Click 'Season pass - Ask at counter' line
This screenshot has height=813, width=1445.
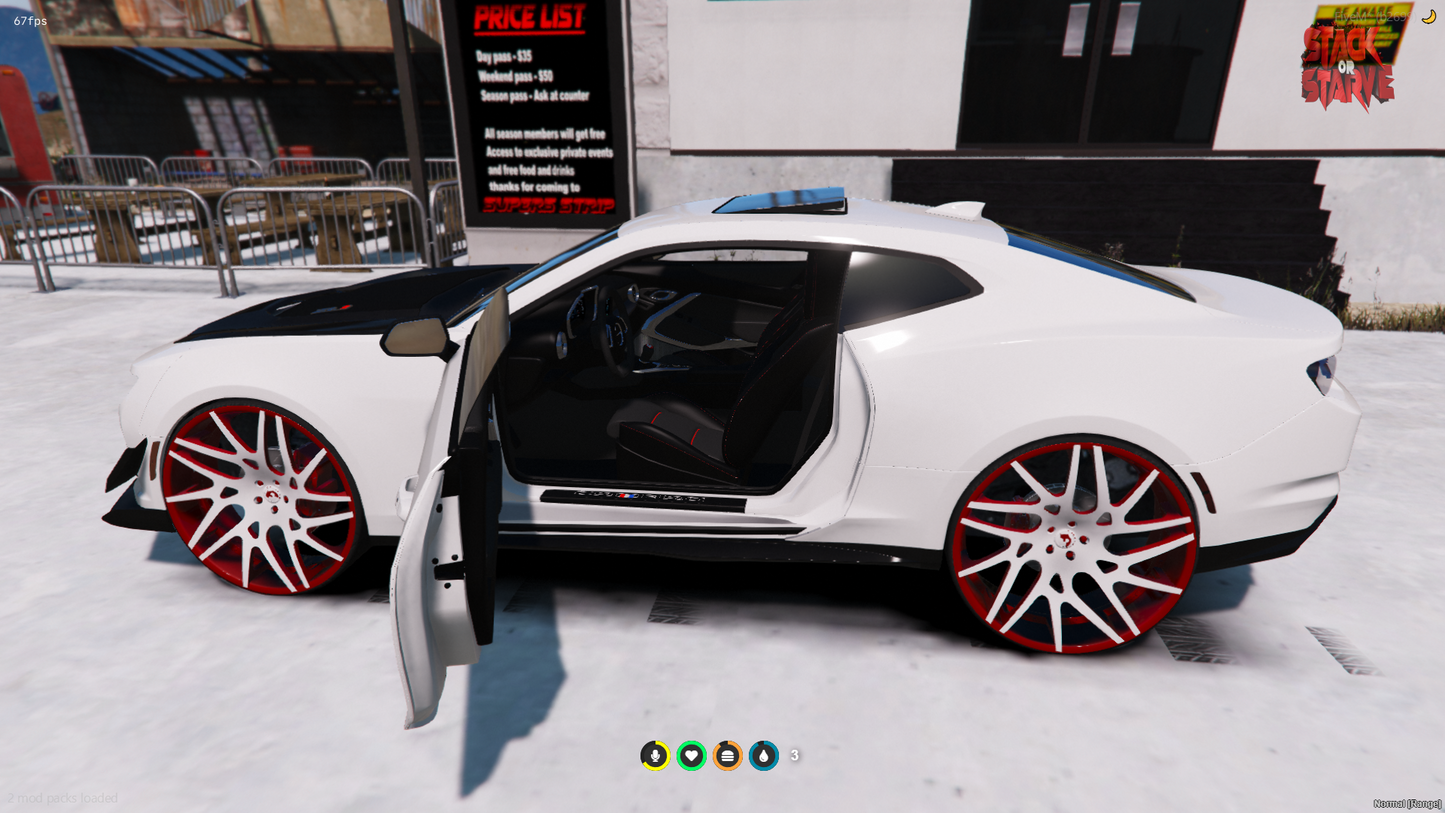coord(536,96)
